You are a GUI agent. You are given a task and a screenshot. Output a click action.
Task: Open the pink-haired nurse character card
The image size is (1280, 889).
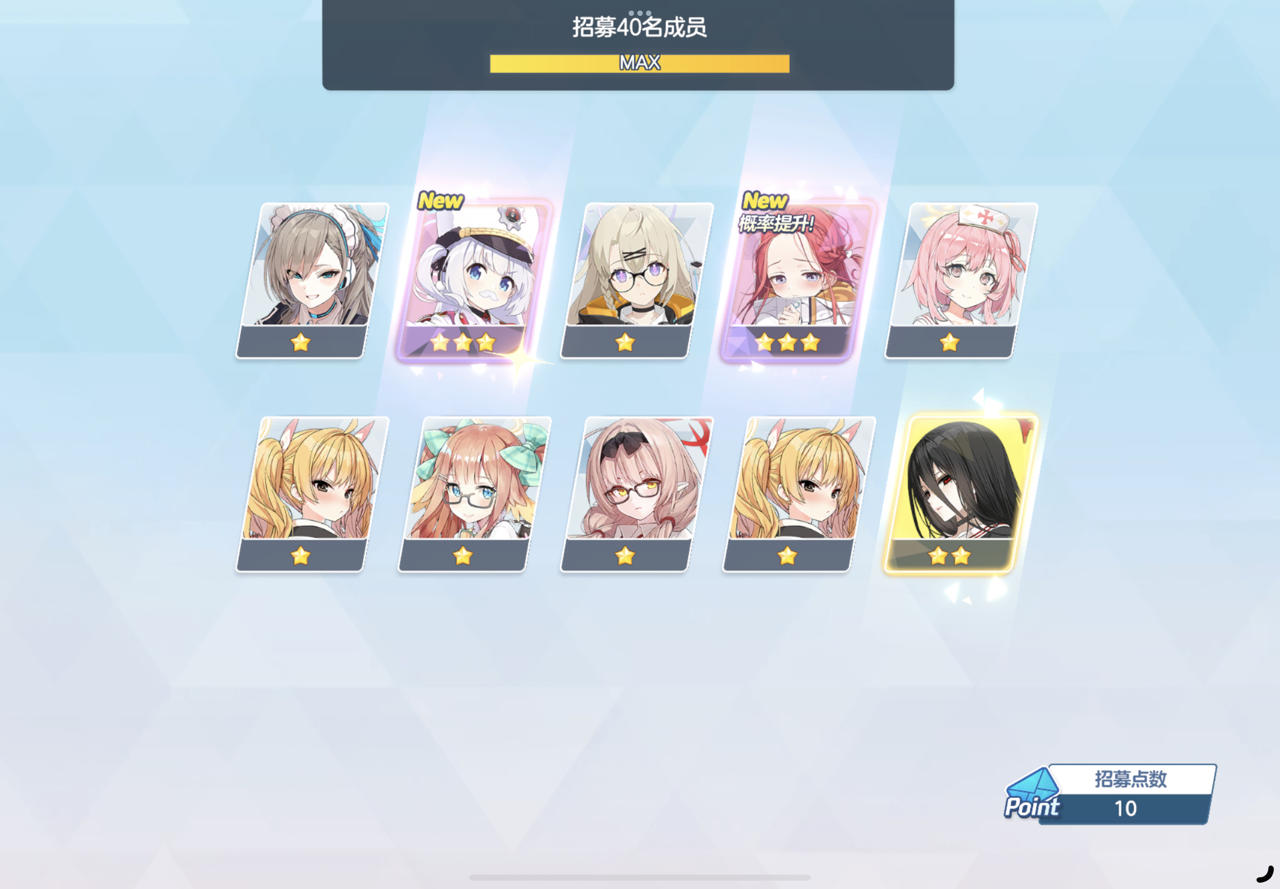point(947,275)
